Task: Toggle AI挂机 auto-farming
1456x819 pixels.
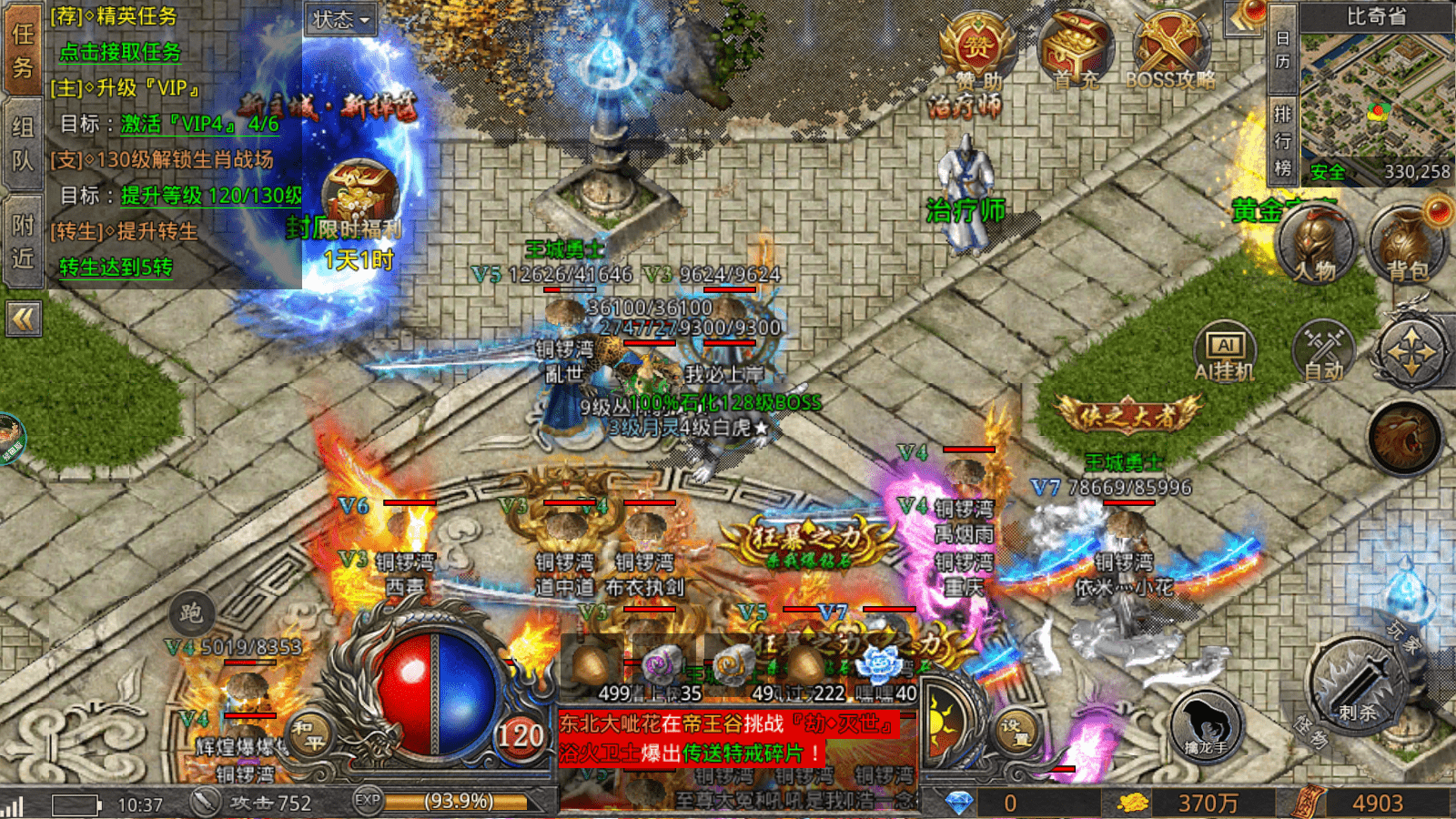Action: click(1225, 352)
